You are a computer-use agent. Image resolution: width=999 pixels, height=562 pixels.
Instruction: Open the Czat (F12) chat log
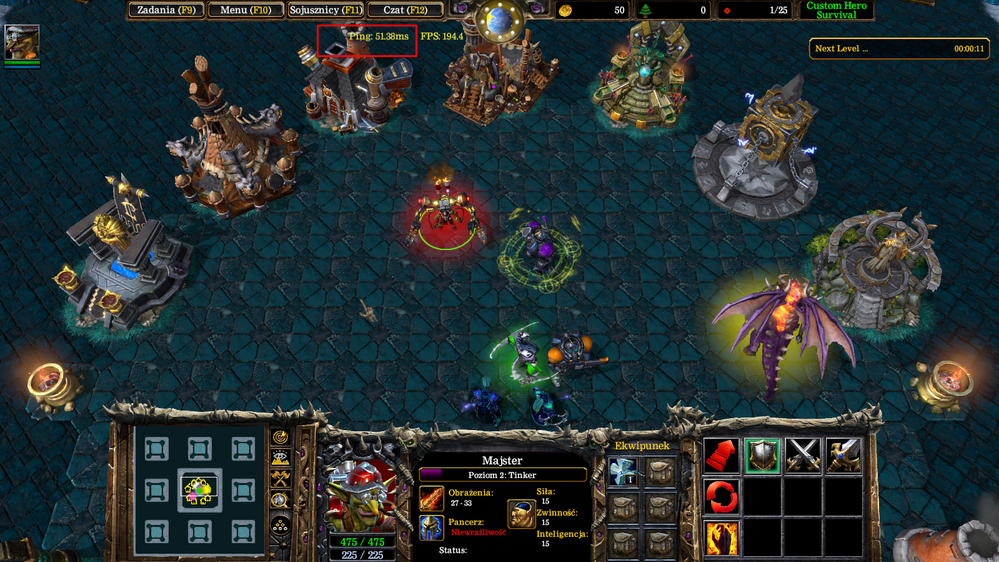point(405,10)
